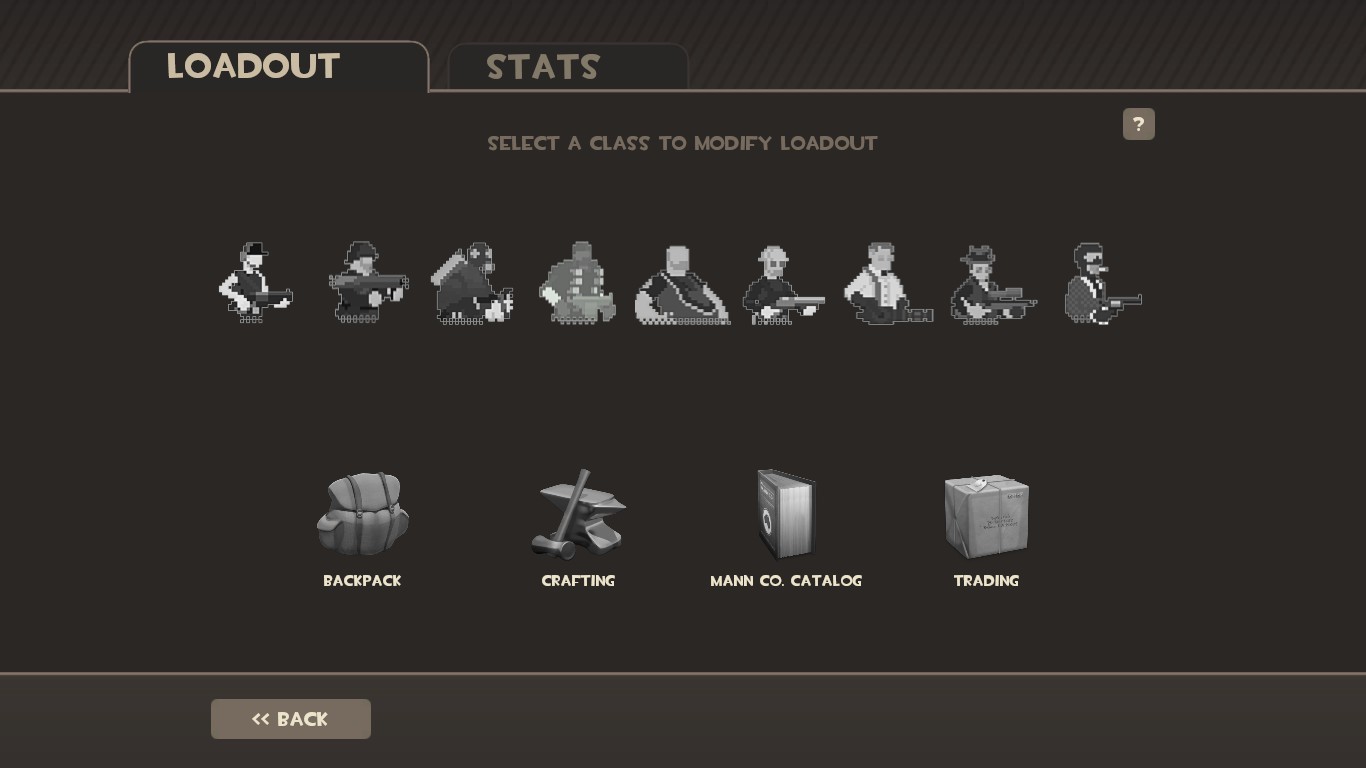Open the Backpack via the rucksack icon

tap(362, 513)
